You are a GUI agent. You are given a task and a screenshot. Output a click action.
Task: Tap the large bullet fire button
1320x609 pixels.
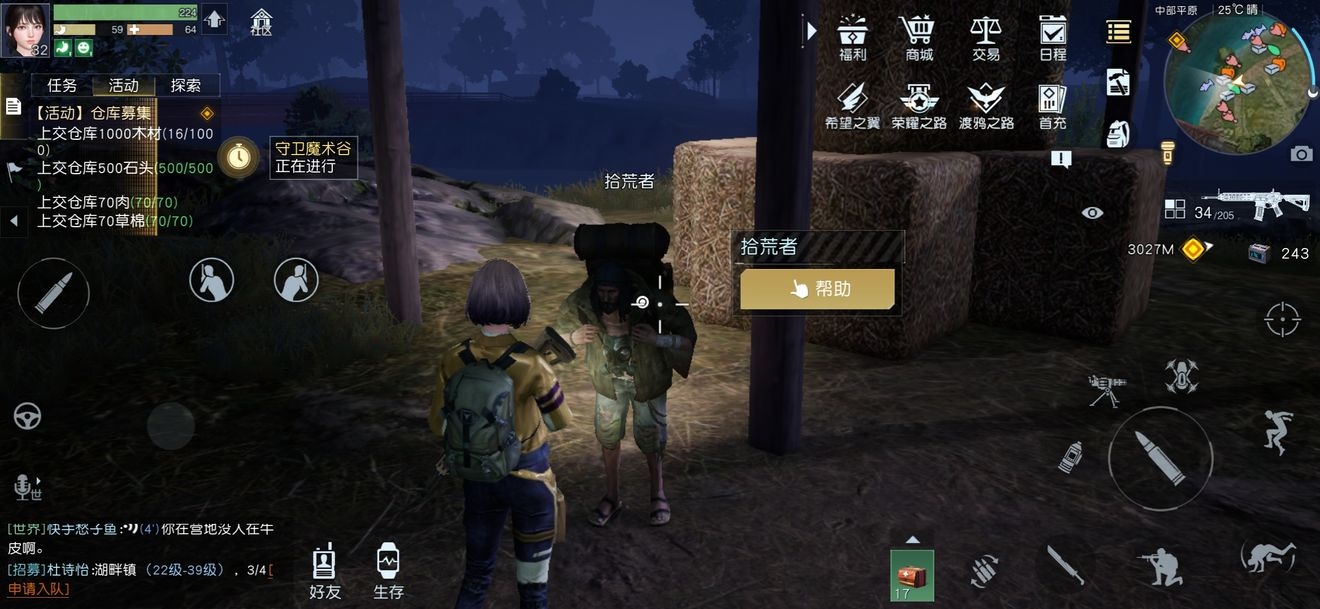click(1160, 459)
